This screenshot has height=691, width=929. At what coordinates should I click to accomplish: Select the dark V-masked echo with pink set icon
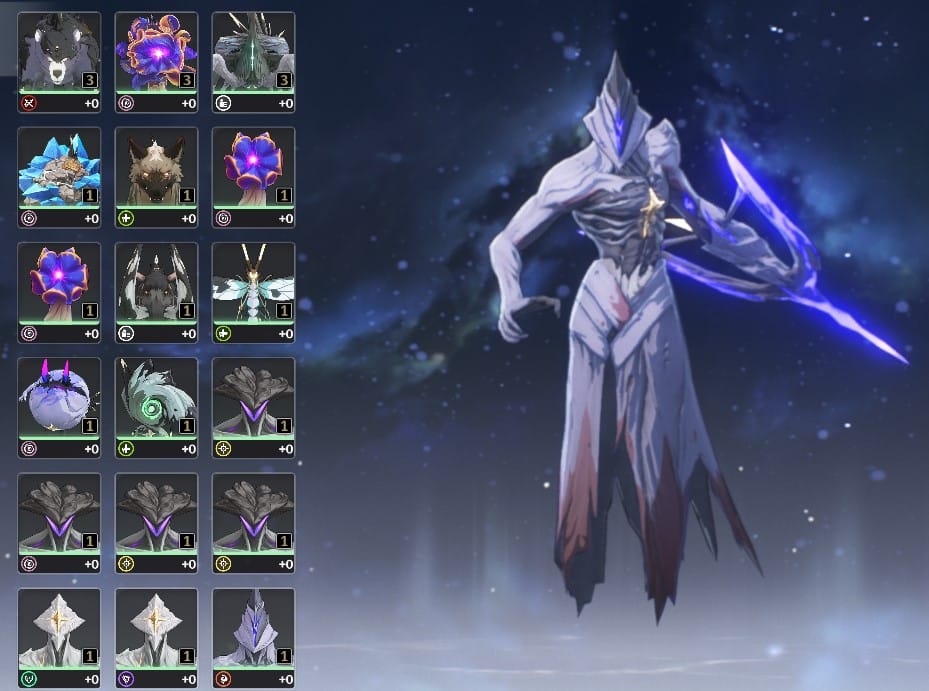[x=59, y=514]
